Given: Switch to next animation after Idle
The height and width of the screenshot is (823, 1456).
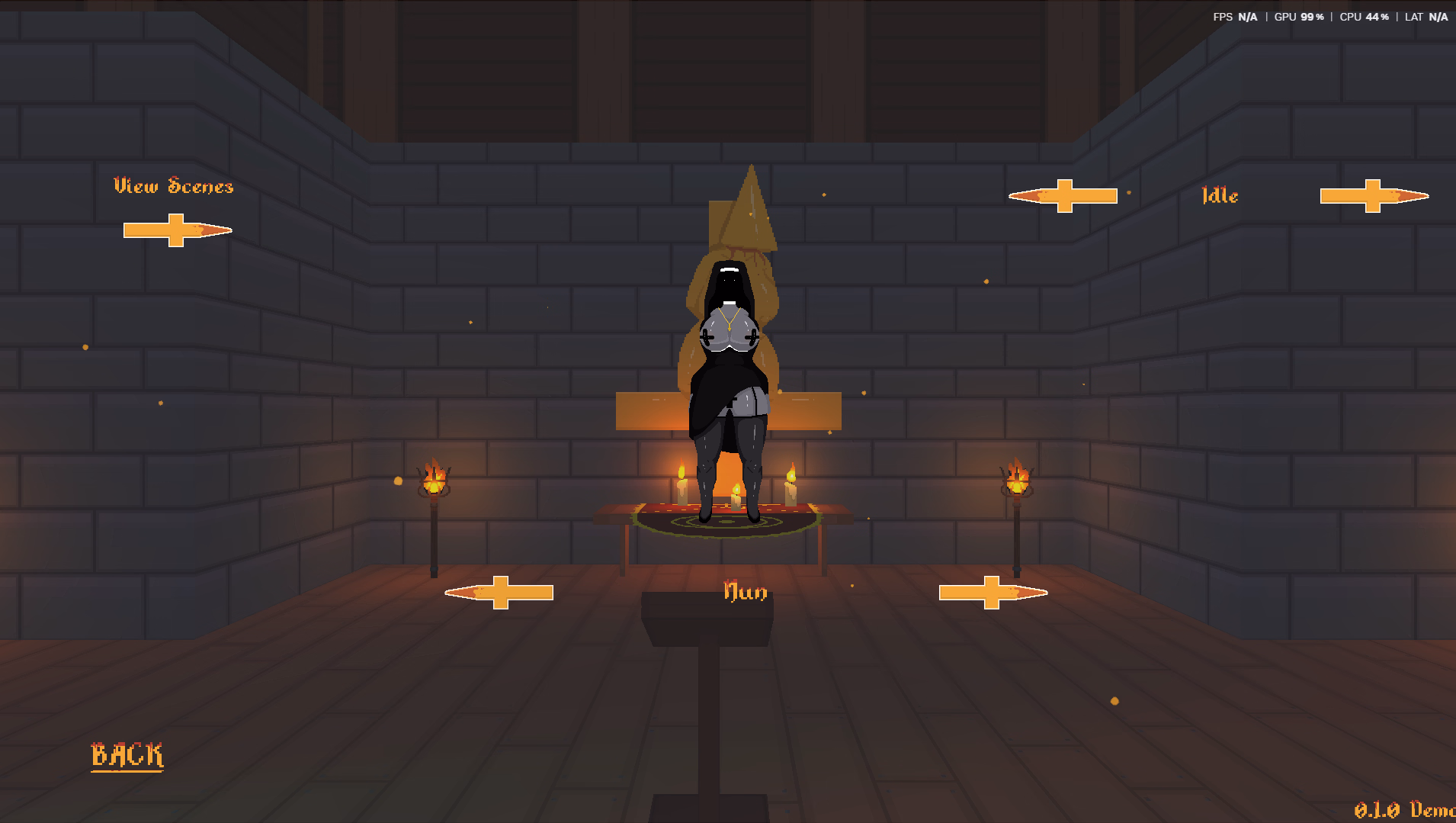Looking at the screenshot, I should click(1374, 196).
